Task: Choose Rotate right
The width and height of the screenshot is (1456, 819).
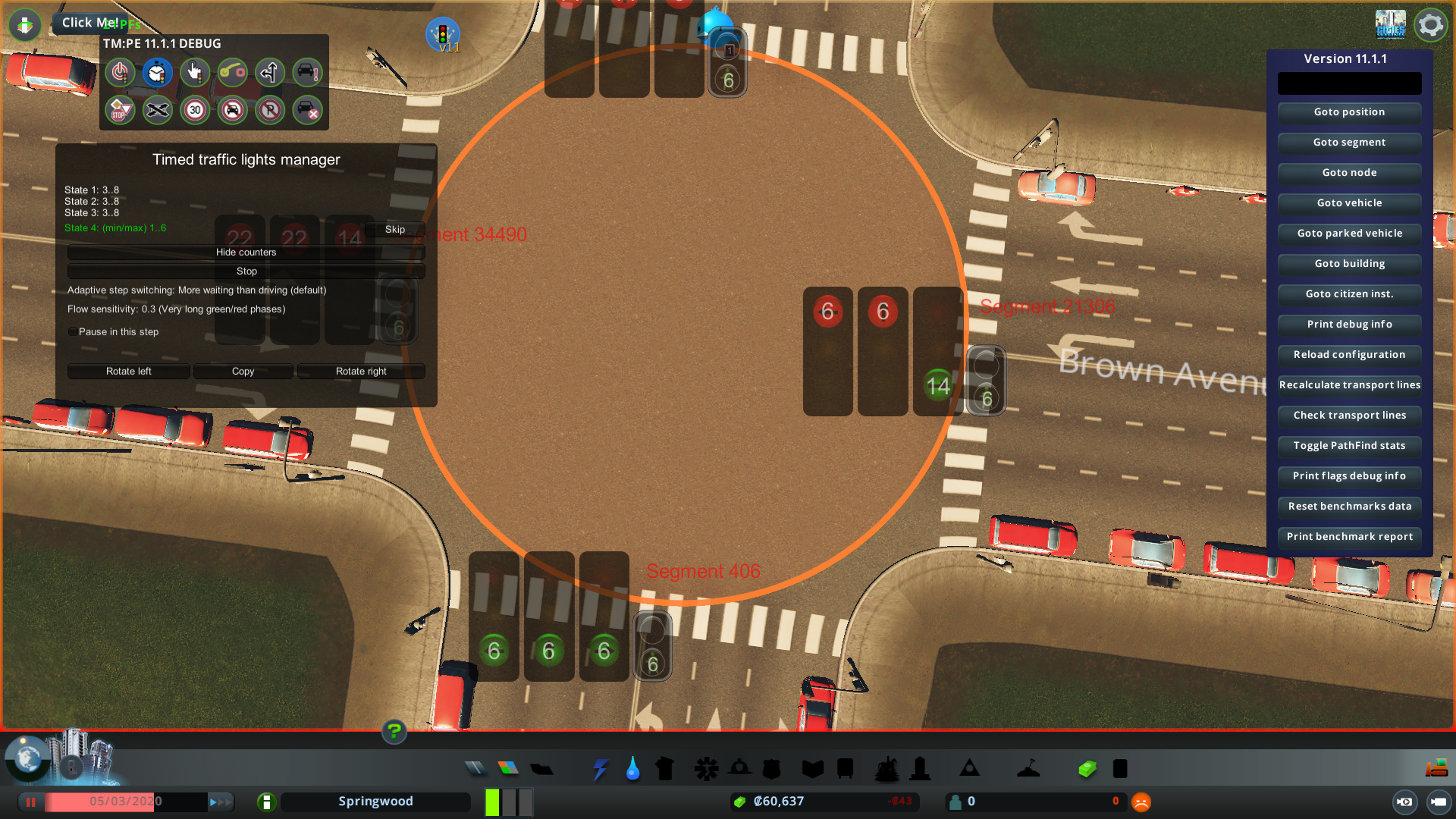Action: tap(361, 372)
